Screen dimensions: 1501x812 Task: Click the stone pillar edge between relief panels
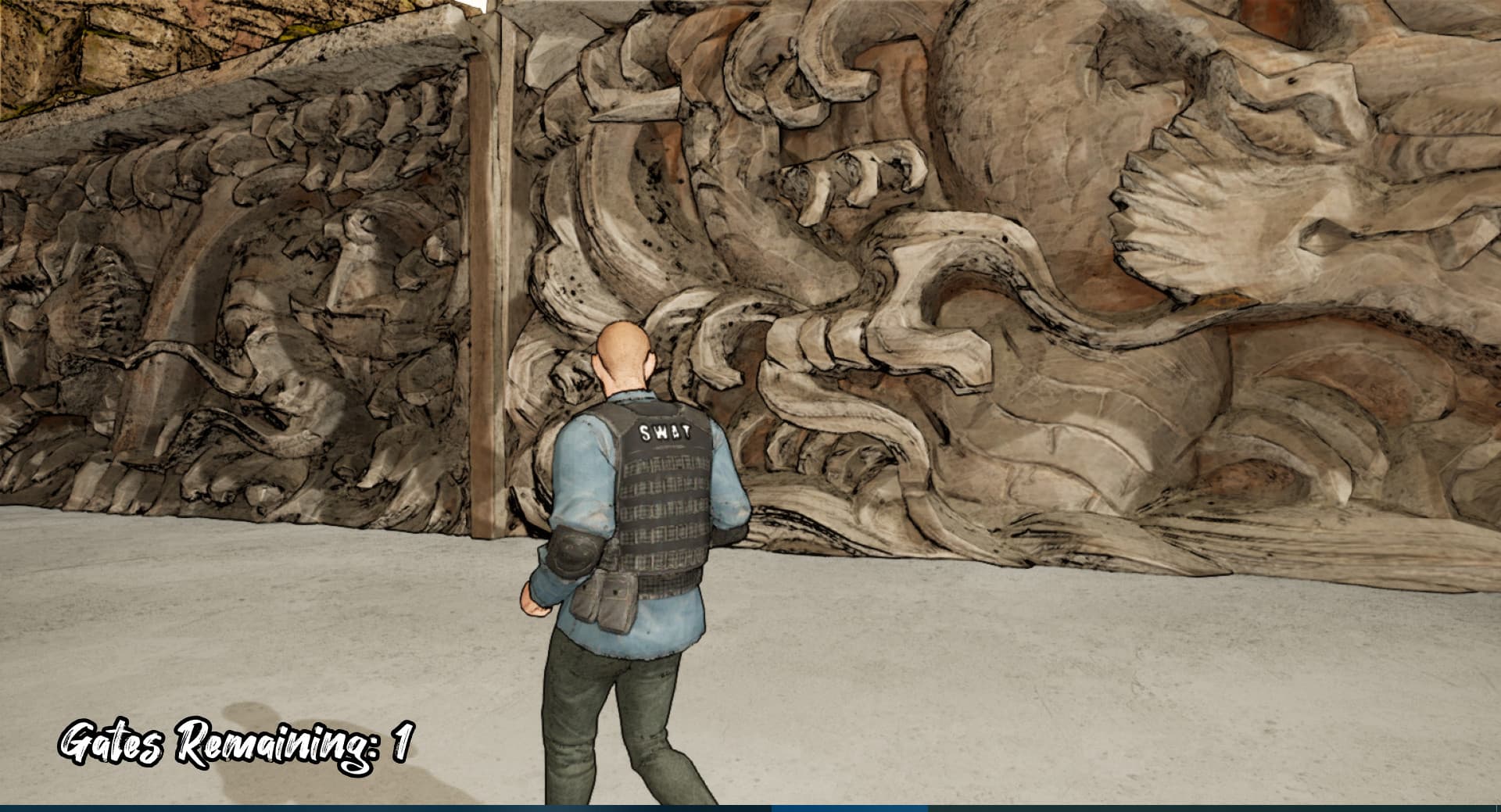coord(493,274)
